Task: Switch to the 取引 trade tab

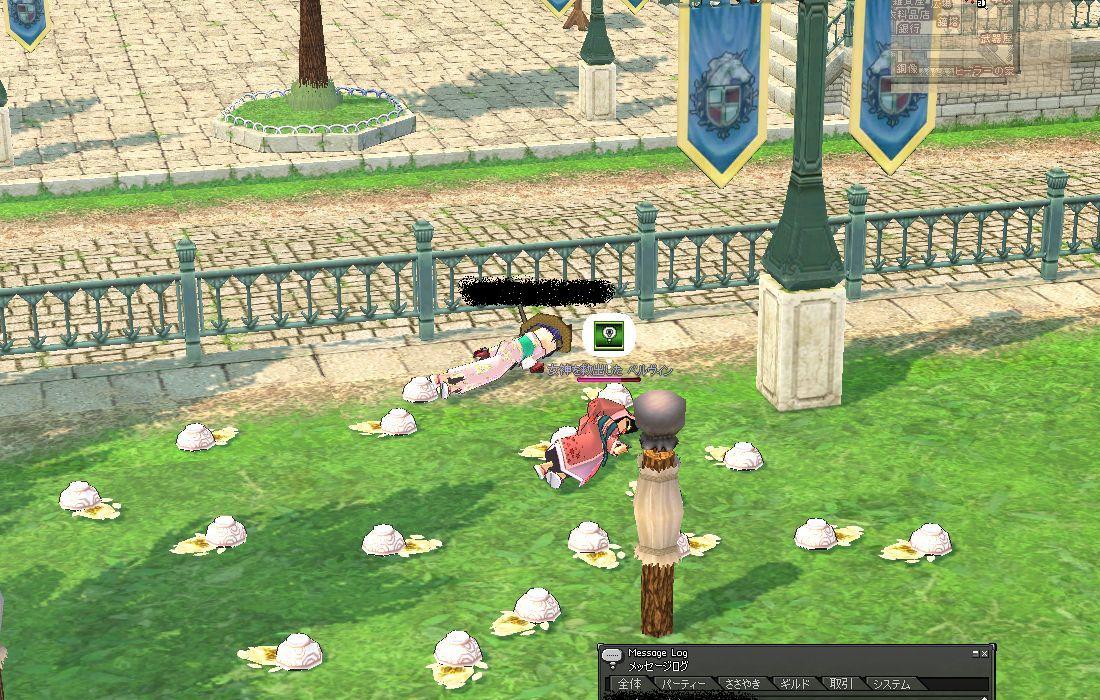Action: pyautogui.click(x=841, y=685)
